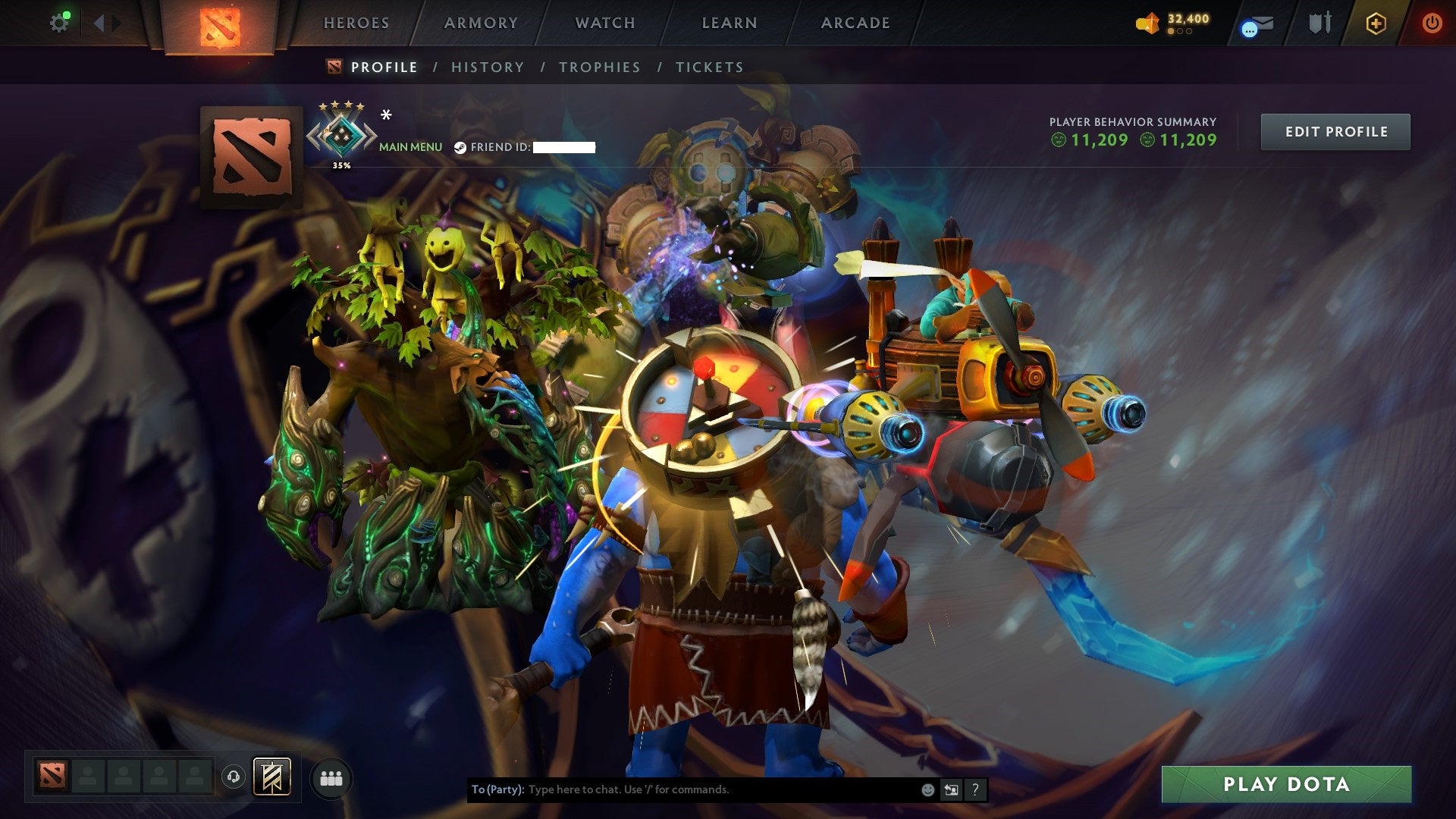Screen dimensions: 1456x819
Task: Click the screenshot share icon beside chat
Action: (950, 789)
